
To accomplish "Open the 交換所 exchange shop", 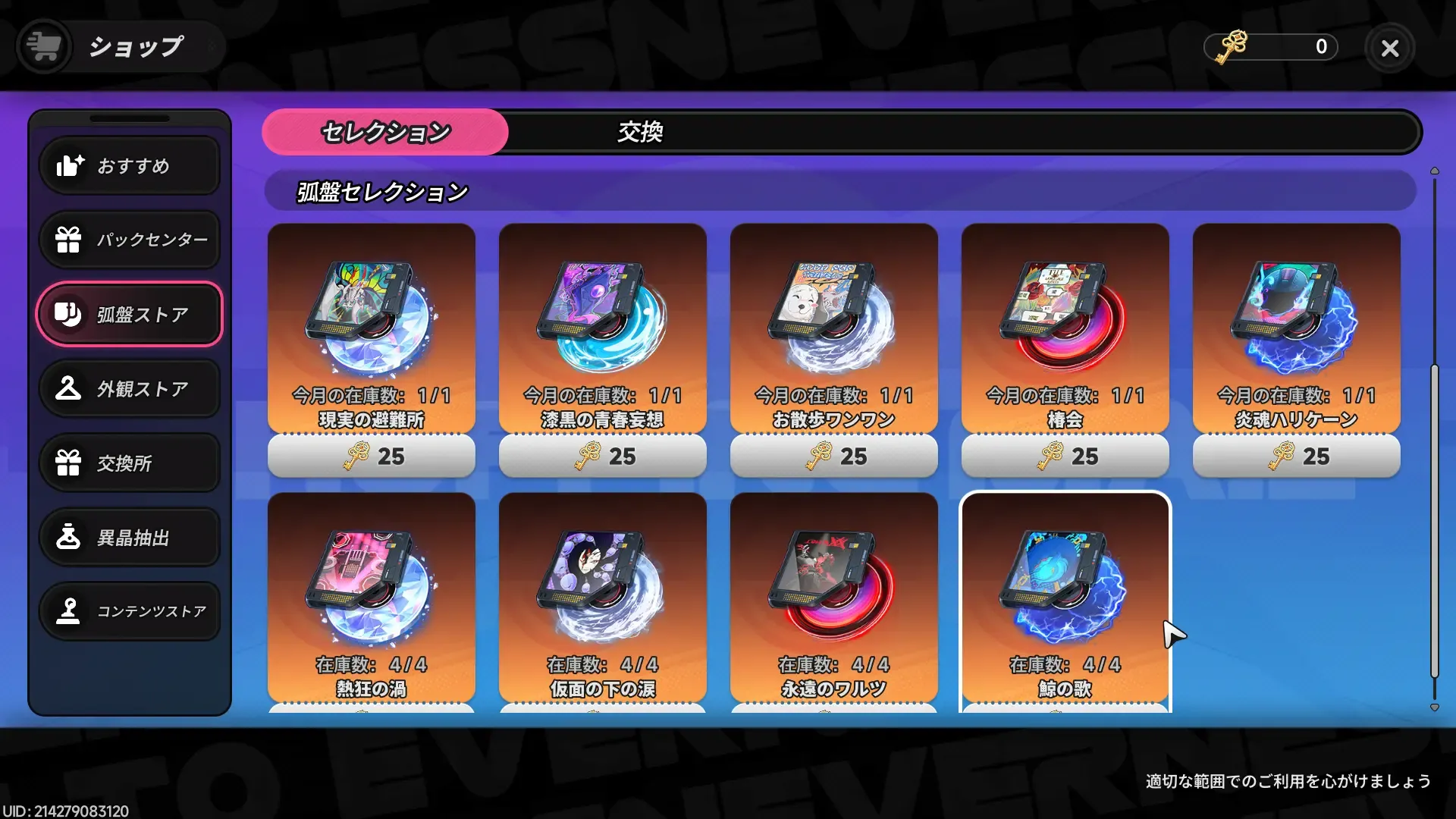I will tap(130, 463).
